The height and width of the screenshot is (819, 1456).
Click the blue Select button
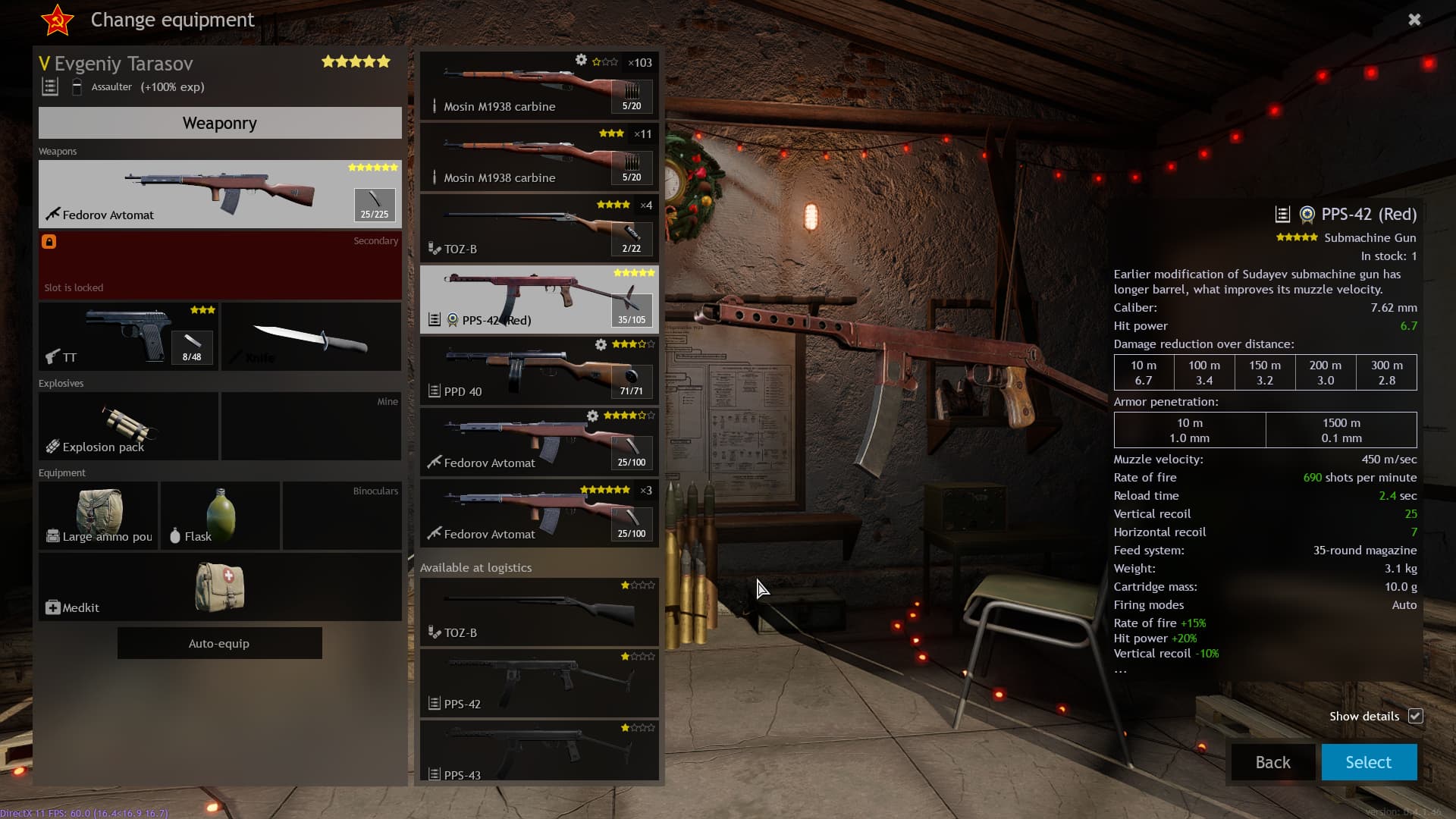pos(1368,762)
